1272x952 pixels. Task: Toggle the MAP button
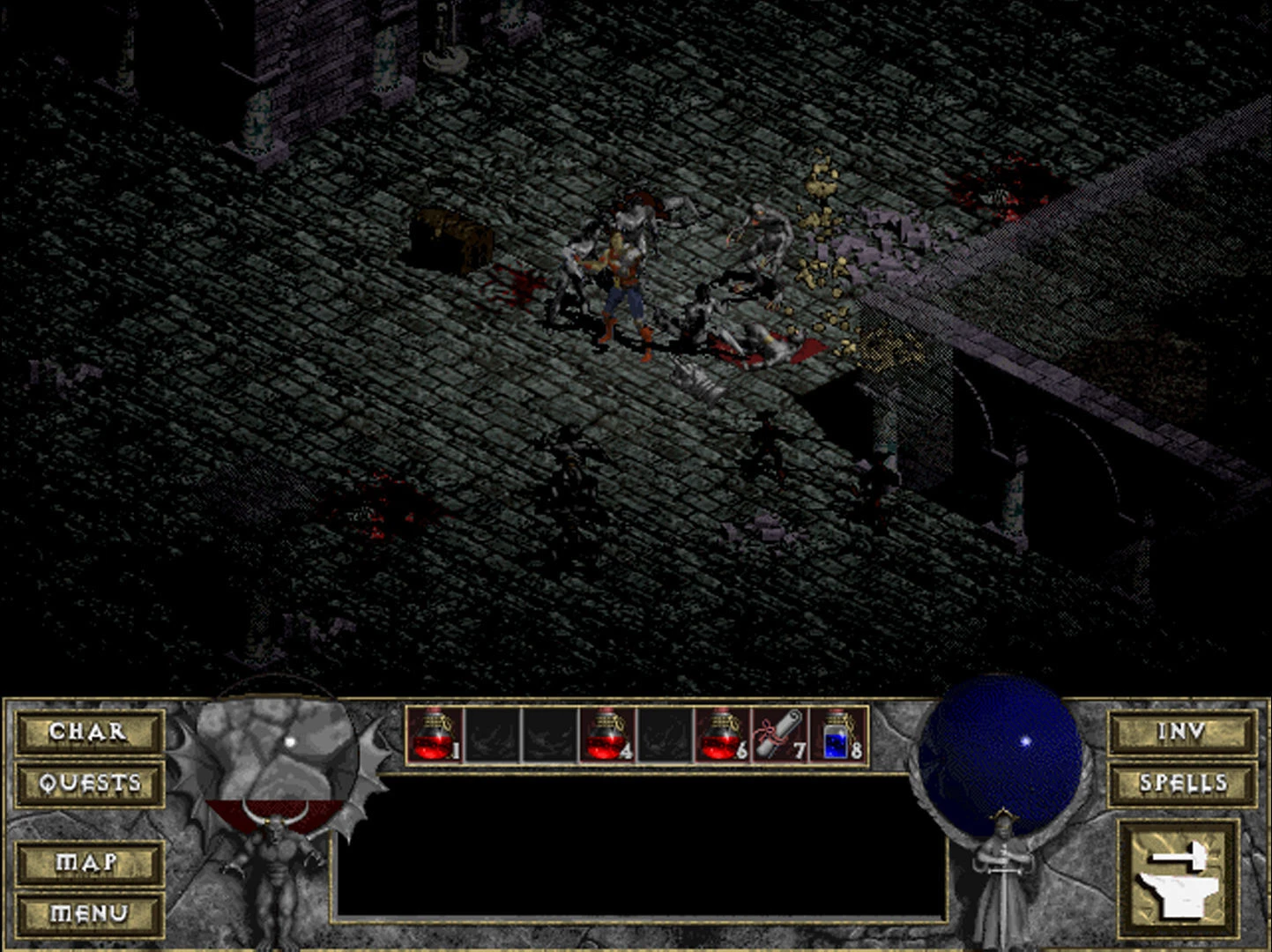[x=89, y=862]
